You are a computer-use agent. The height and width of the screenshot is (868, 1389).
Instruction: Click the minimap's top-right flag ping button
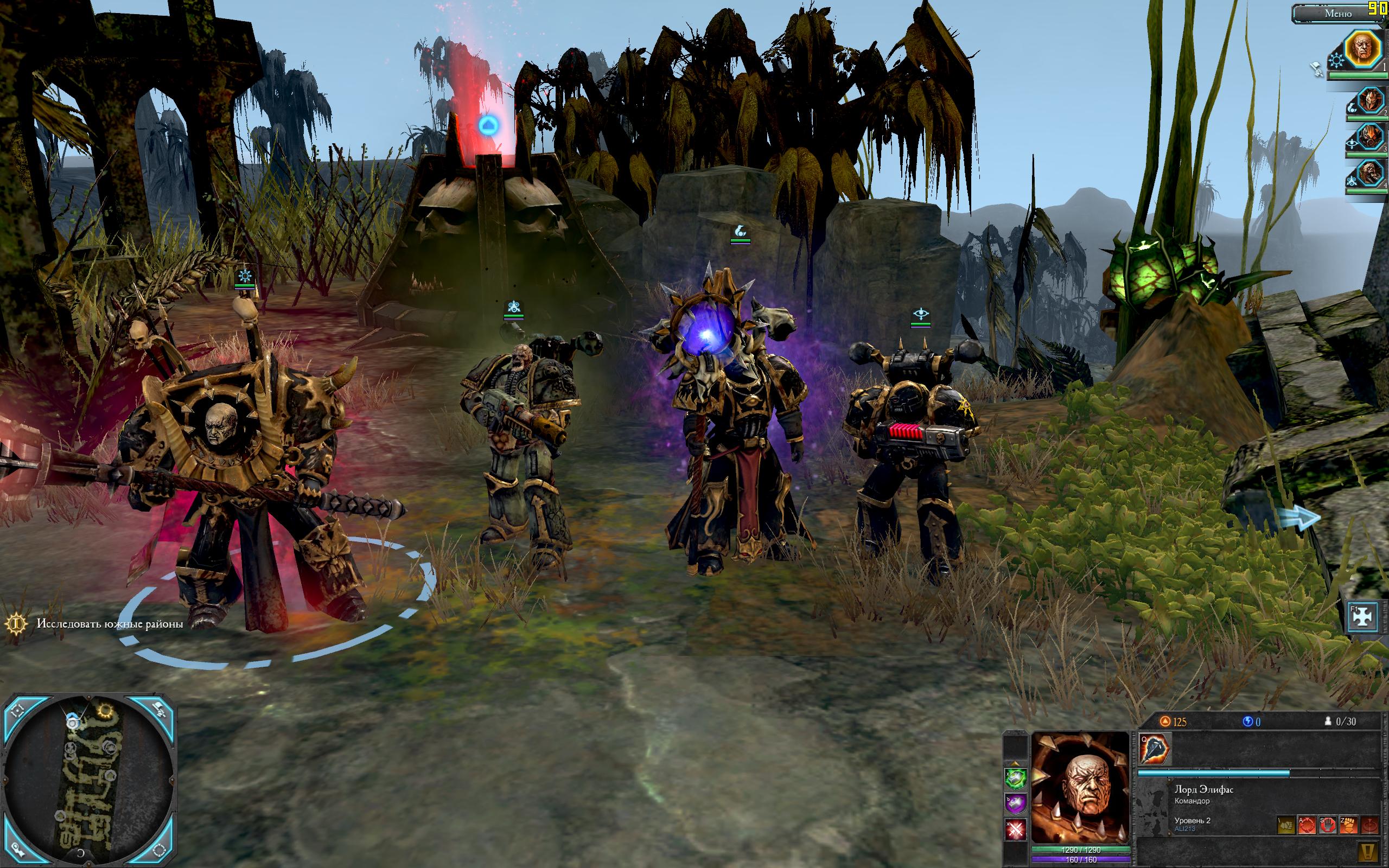[x=160, y=710]
